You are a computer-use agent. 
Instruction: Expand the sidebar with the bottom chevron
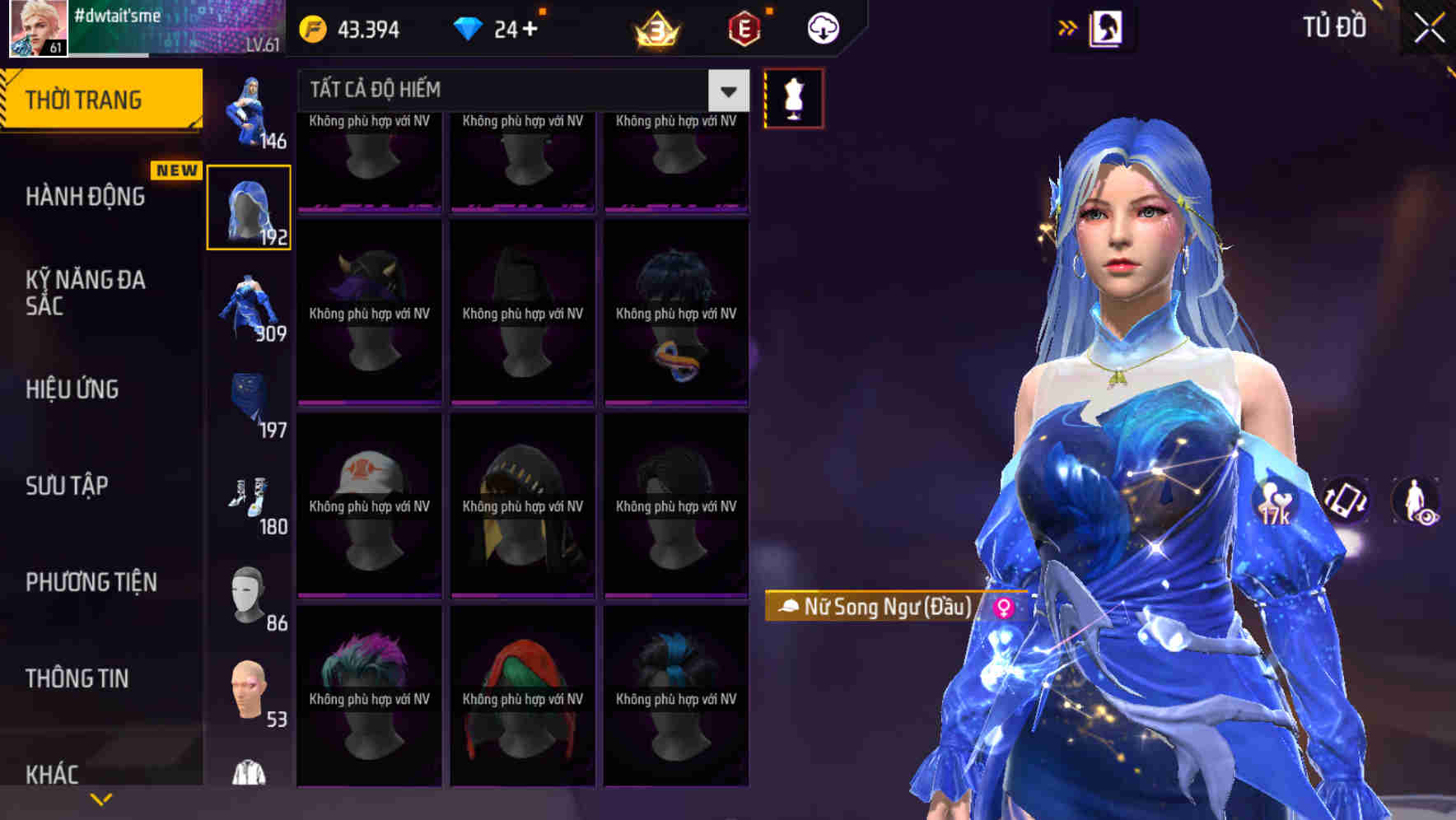coord(100,798)
